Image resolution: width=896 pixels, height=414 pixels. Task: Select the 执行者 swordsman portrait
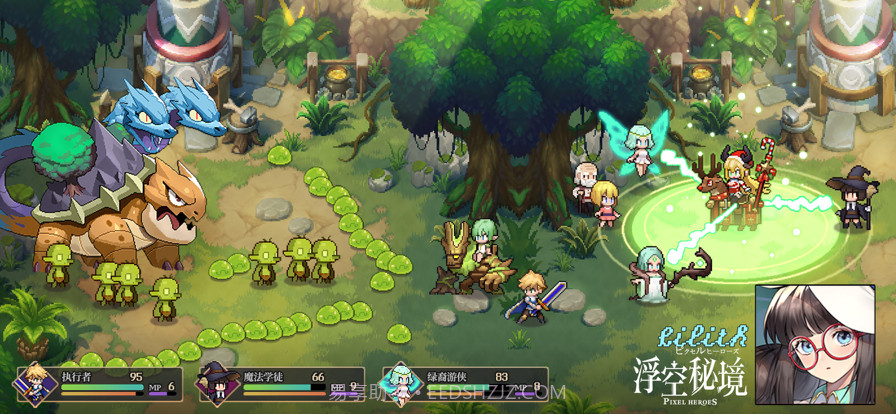(x=35, y=385)
